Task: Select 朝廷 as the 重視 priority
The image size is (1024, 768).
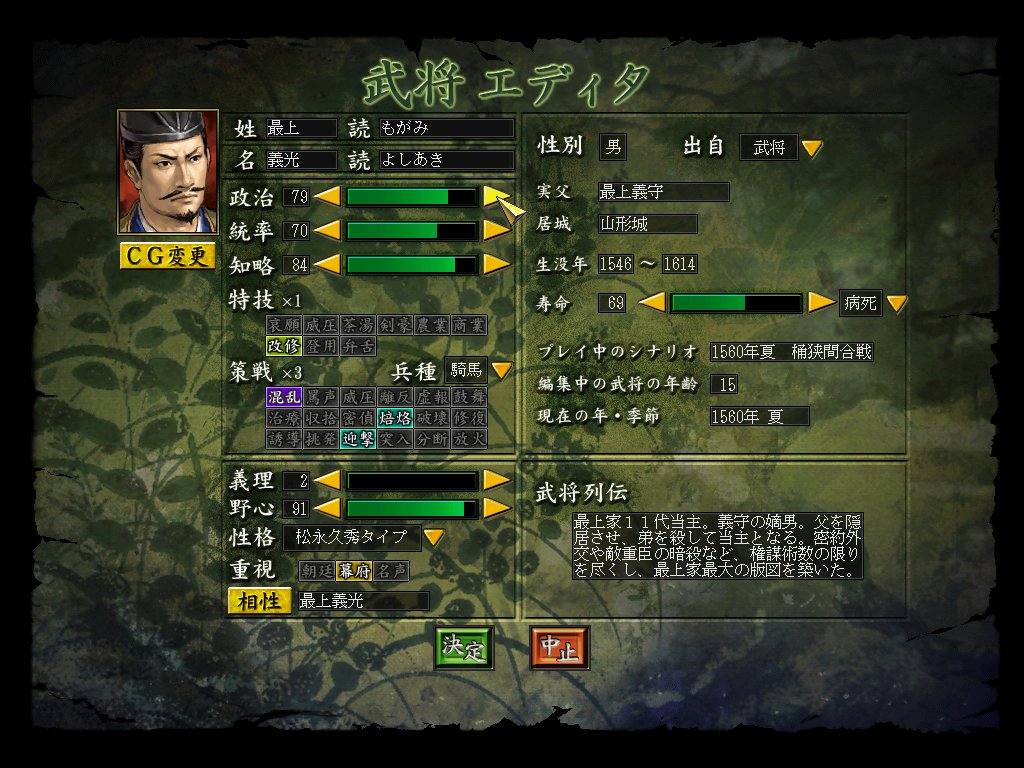Action: point(315,571)
